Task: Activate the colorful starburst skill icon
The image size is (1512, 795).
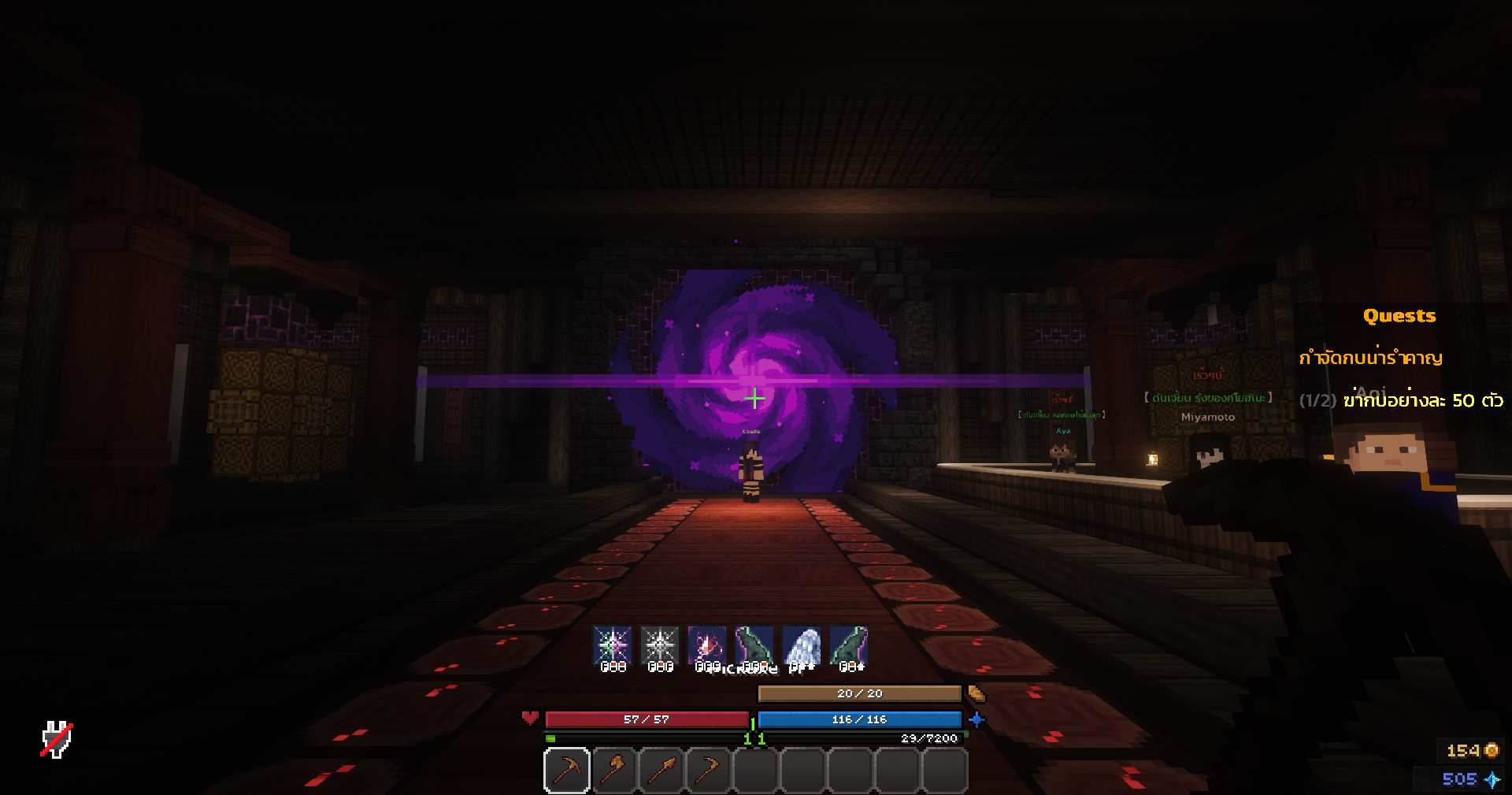Action: [x=612, y=646]
